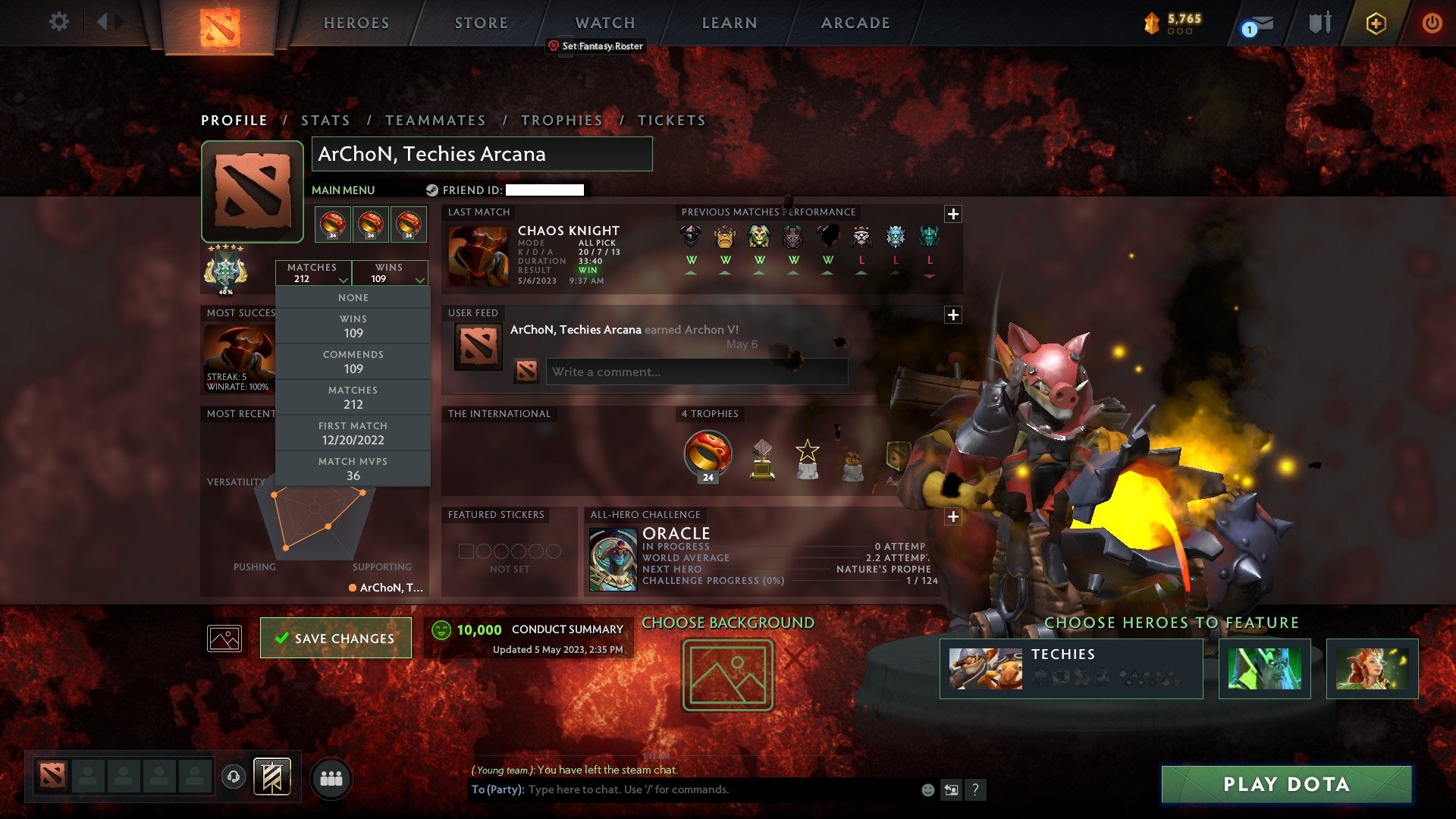Open settings with the gear icon

[58, 23]
